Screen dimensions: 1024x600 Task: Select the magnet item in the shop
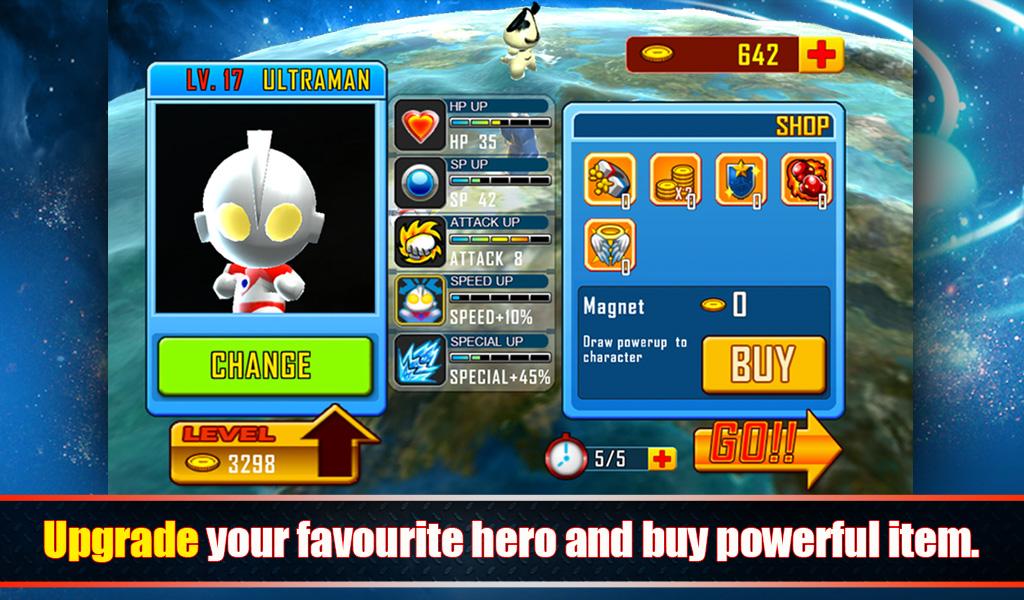609,180
